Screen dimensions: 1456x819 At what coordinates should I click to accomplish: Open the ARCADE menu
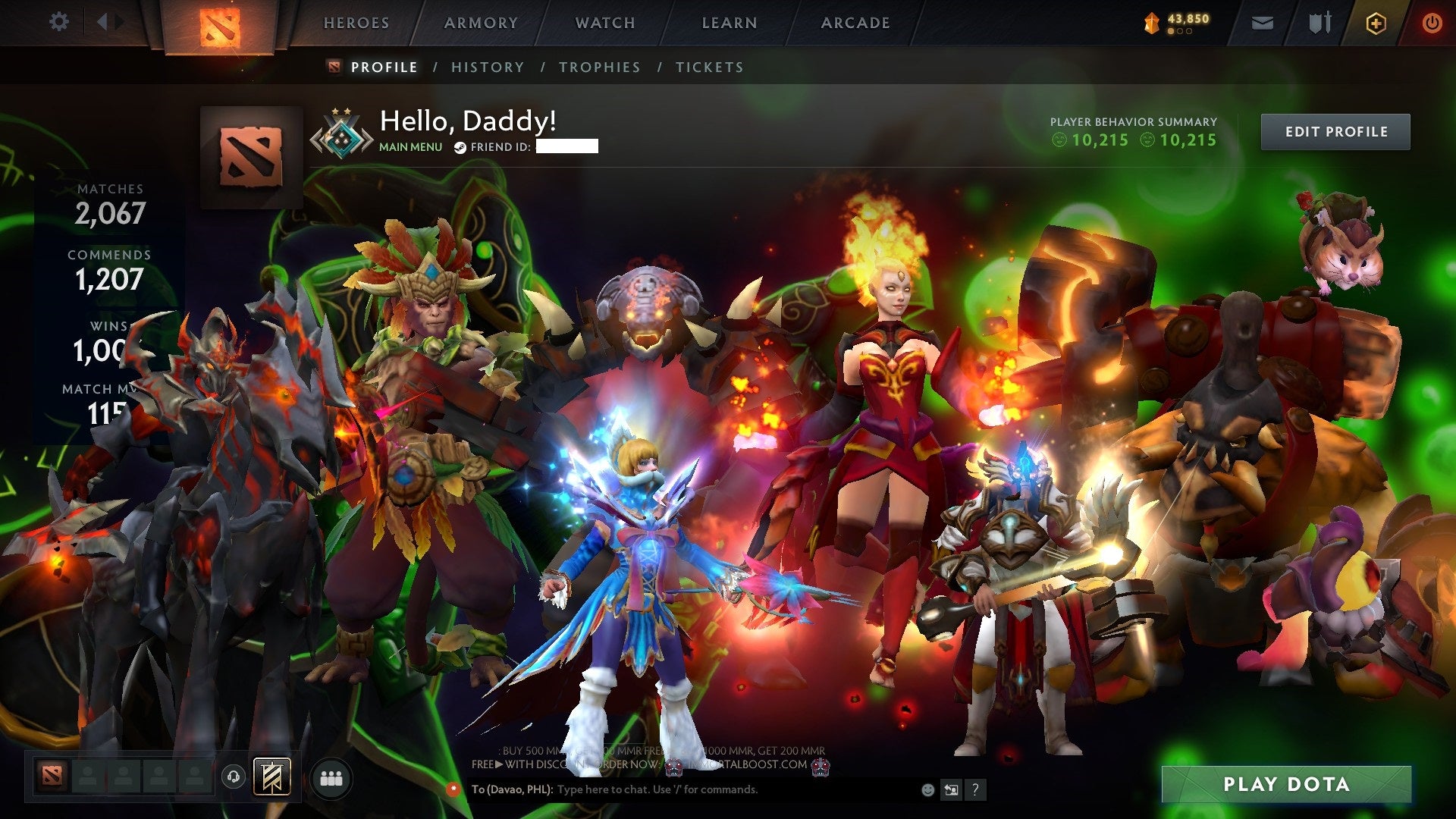pos(855,23)
